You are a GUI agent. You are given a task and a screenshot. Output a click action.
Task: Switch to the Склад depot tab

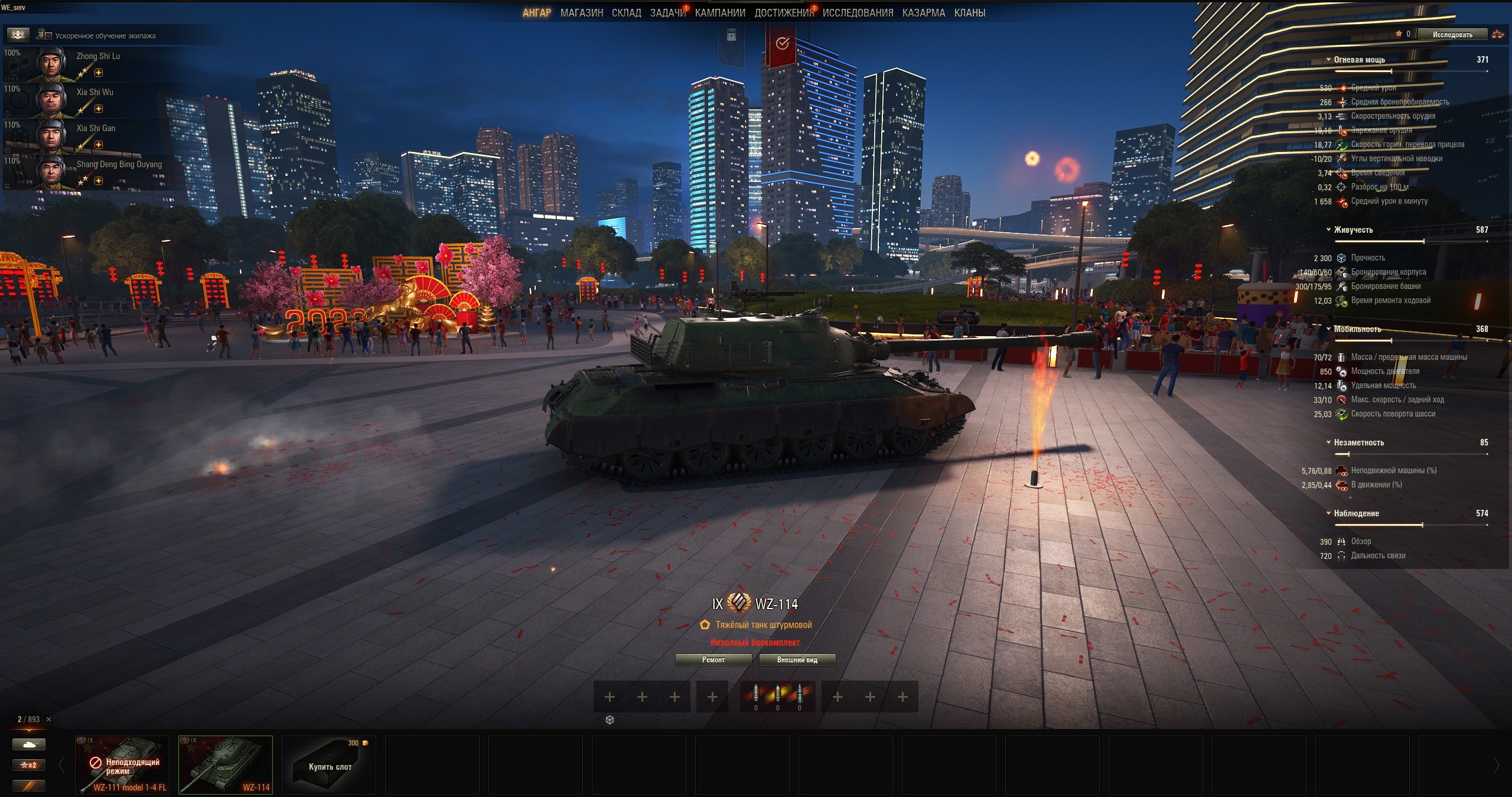click(626, 13)
